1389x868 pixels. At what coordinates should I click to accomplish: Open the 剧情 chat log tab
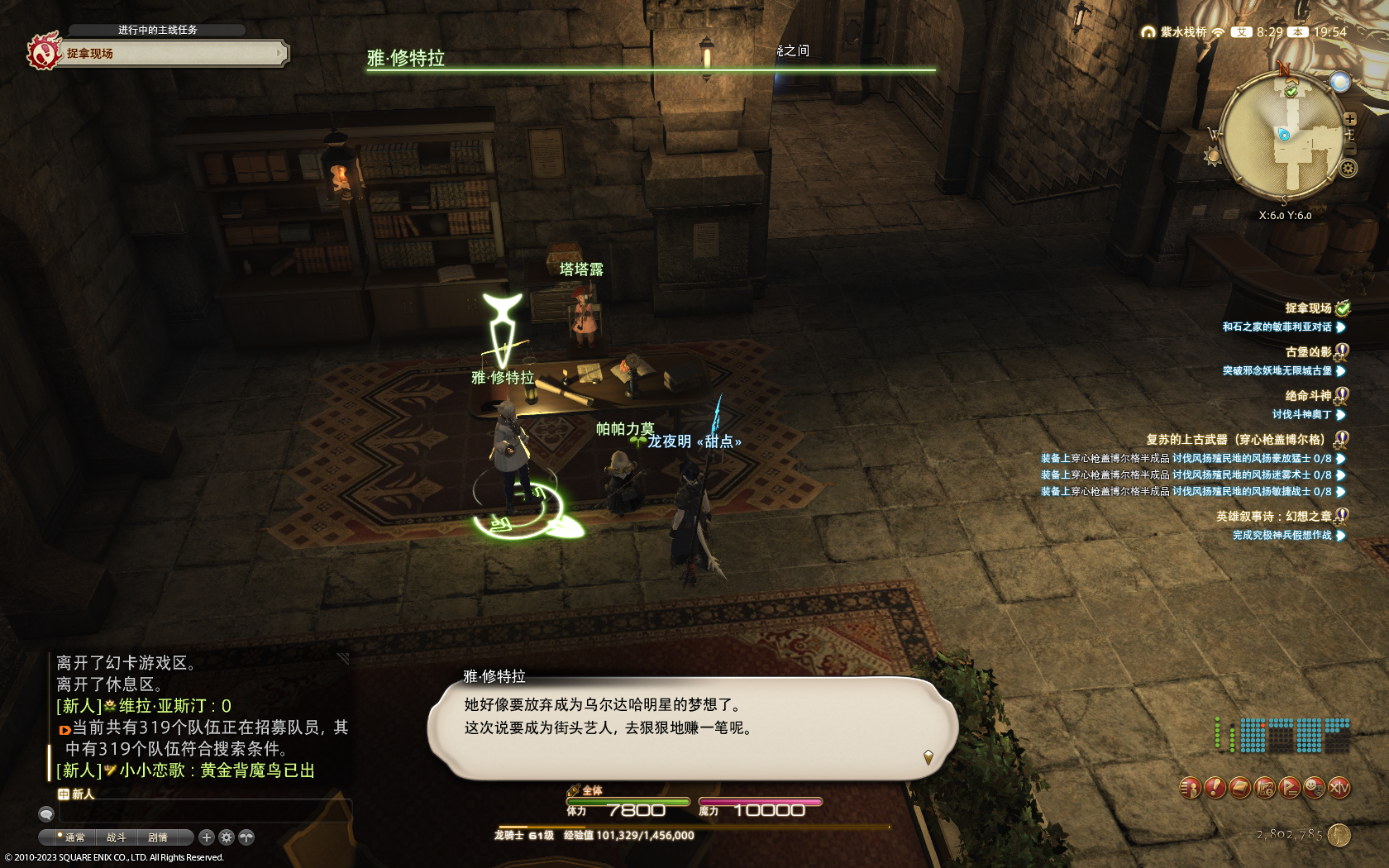(x=157, y=837)
